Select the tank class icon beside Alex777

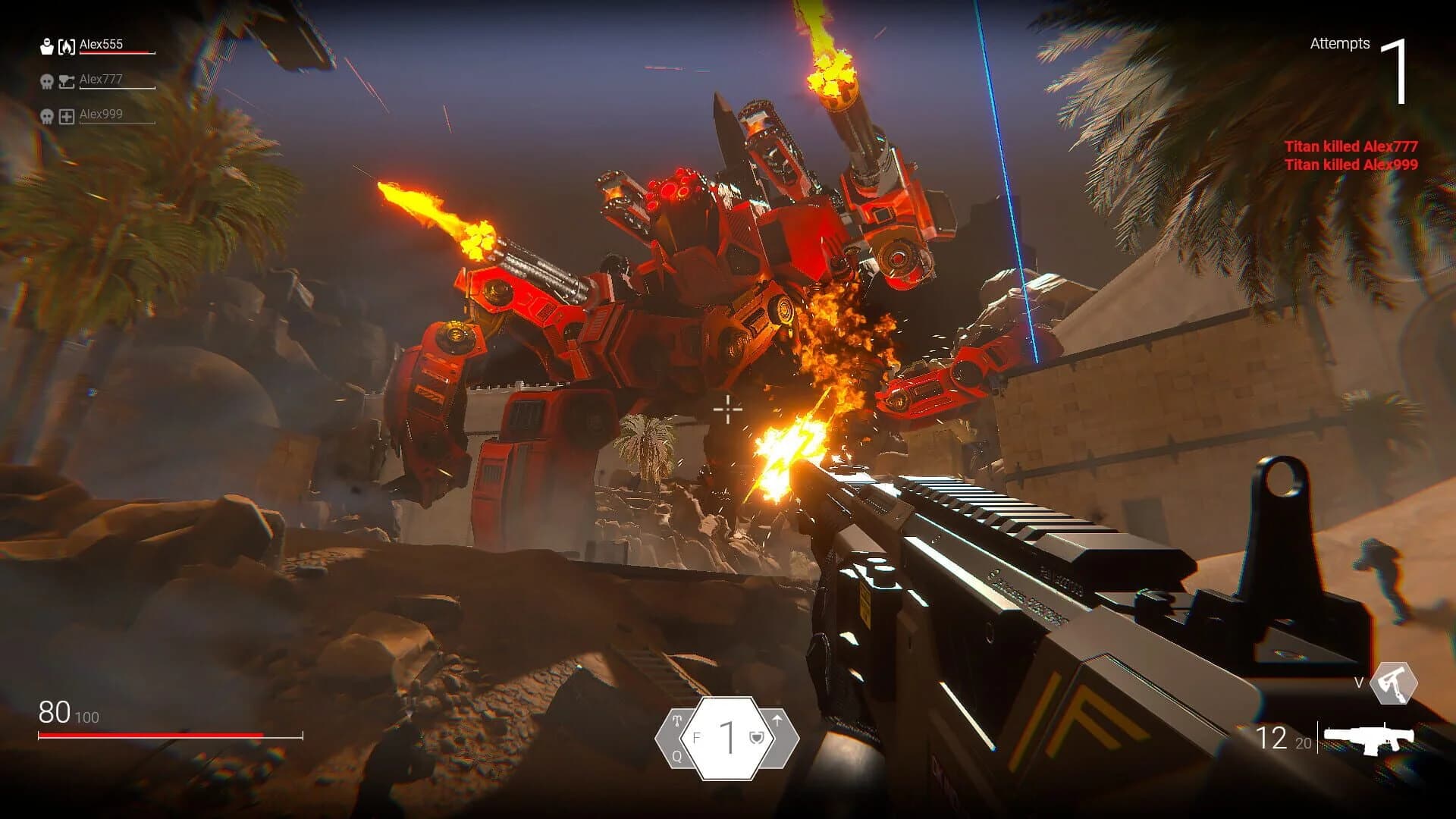(67, 80)
